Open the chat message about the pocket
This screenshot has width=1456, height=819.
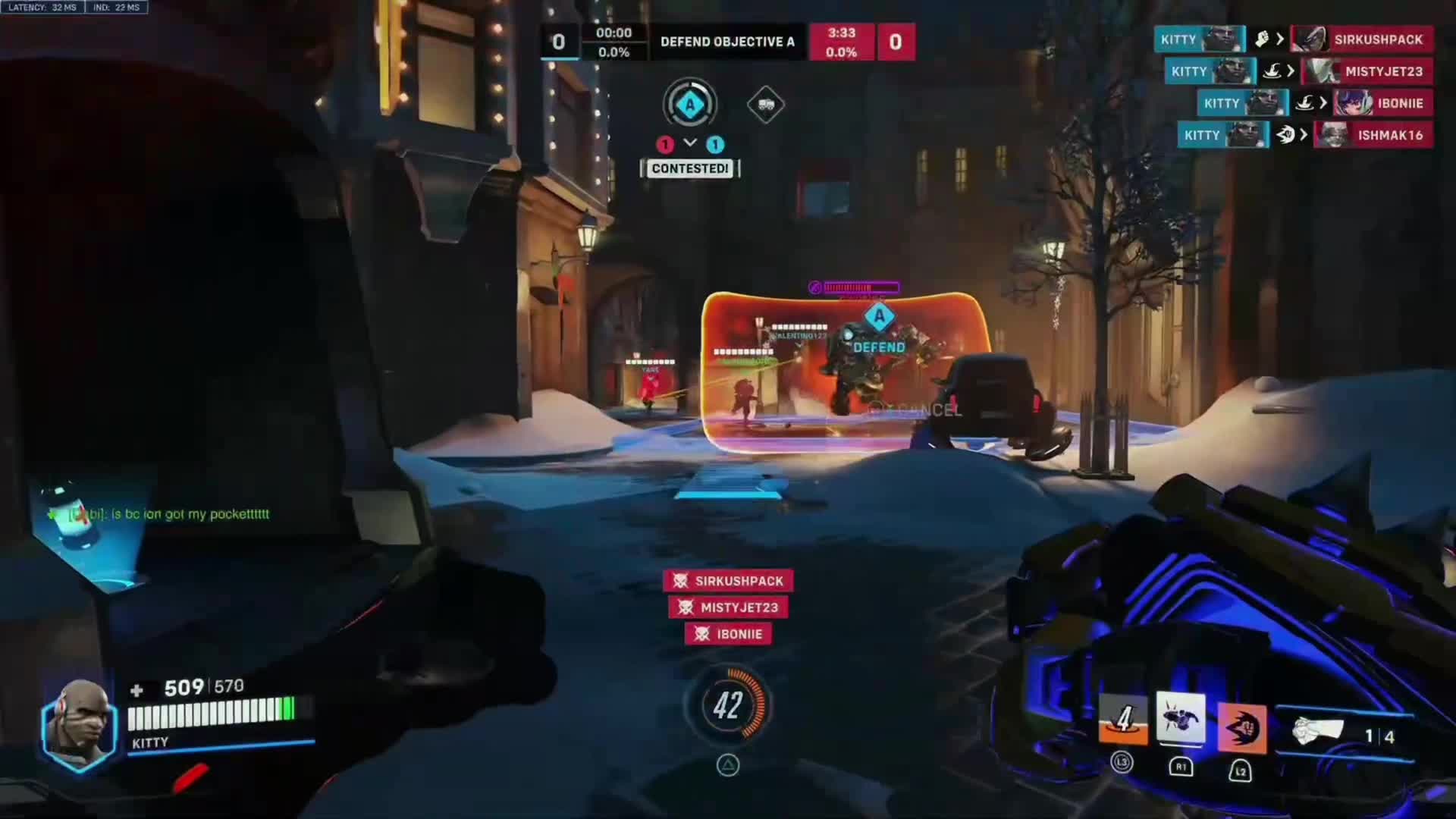point(168,514)
